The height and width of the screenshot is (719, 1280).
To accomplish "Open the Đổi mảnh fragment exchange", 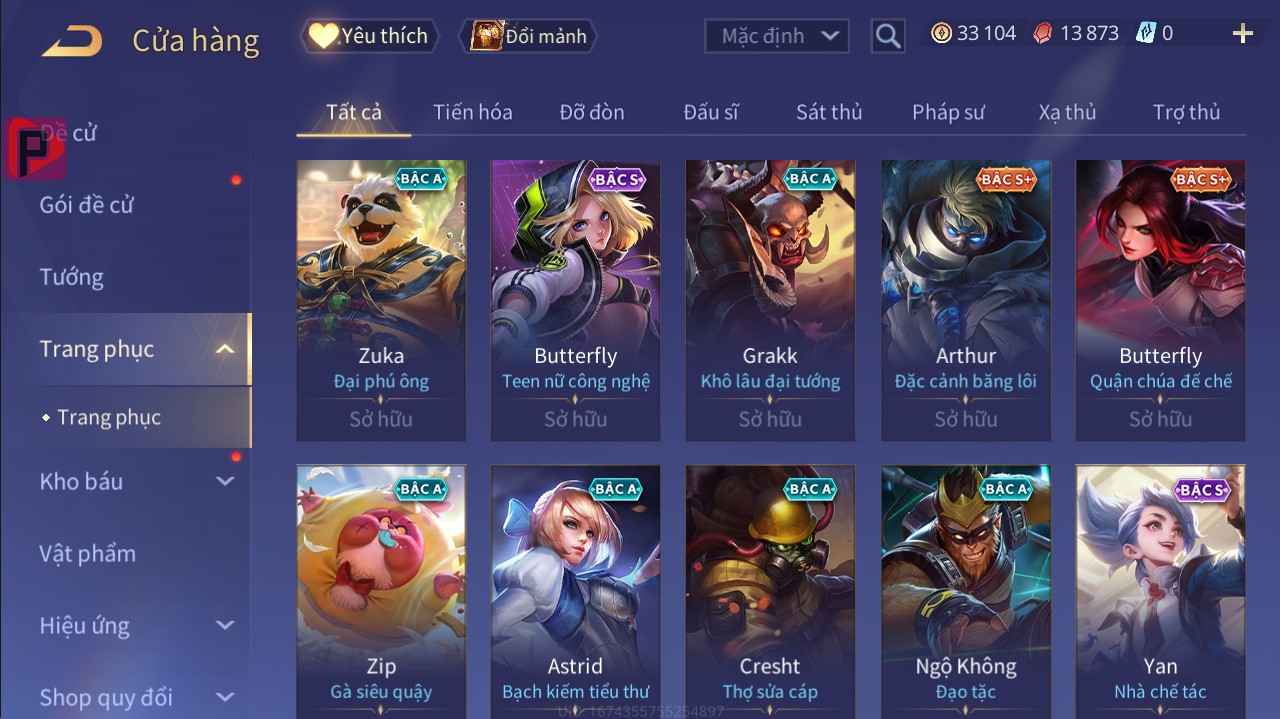I will coord(530,36).
